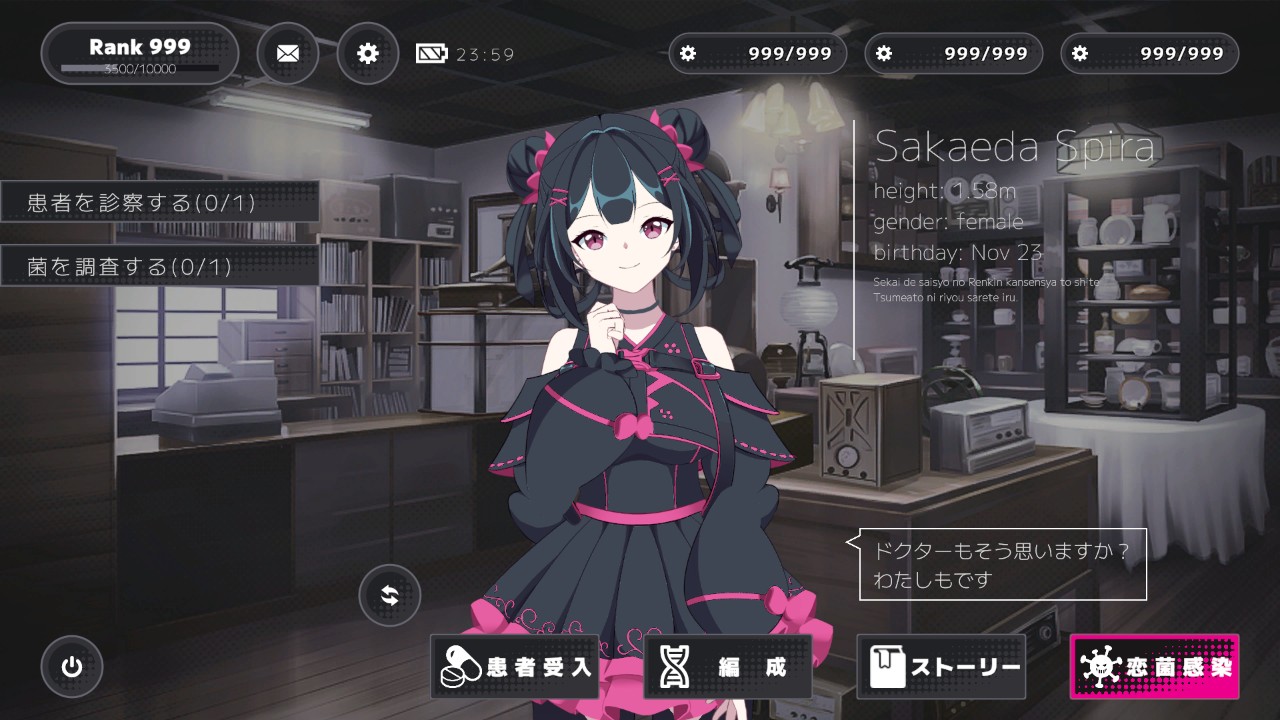Start the pink 恋菌感染 mode
This screenshot has height=720, width=1280.
[x=1154, y=667]
